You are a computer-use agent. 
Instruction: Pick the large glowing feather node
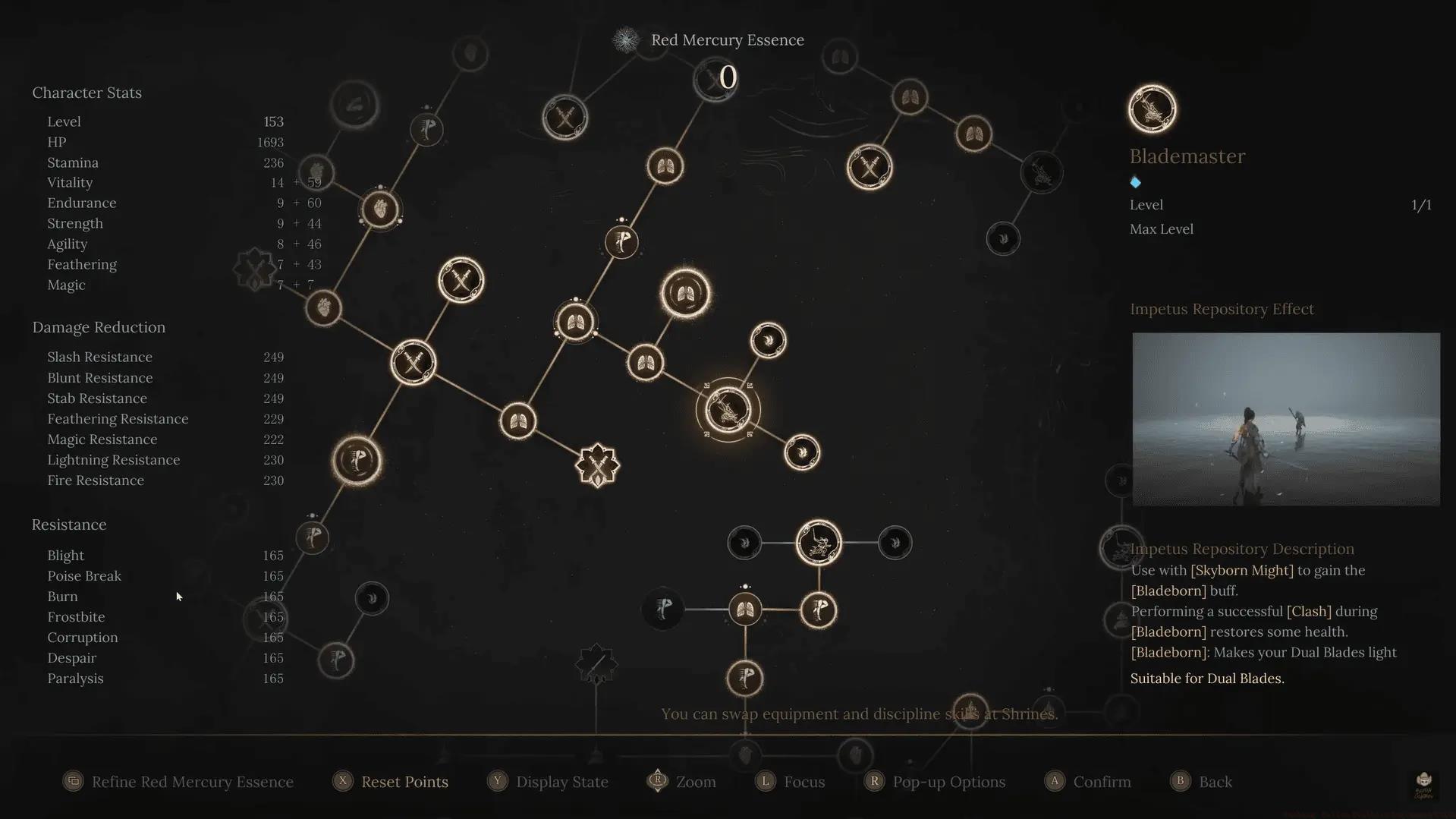tap(357, 460)
